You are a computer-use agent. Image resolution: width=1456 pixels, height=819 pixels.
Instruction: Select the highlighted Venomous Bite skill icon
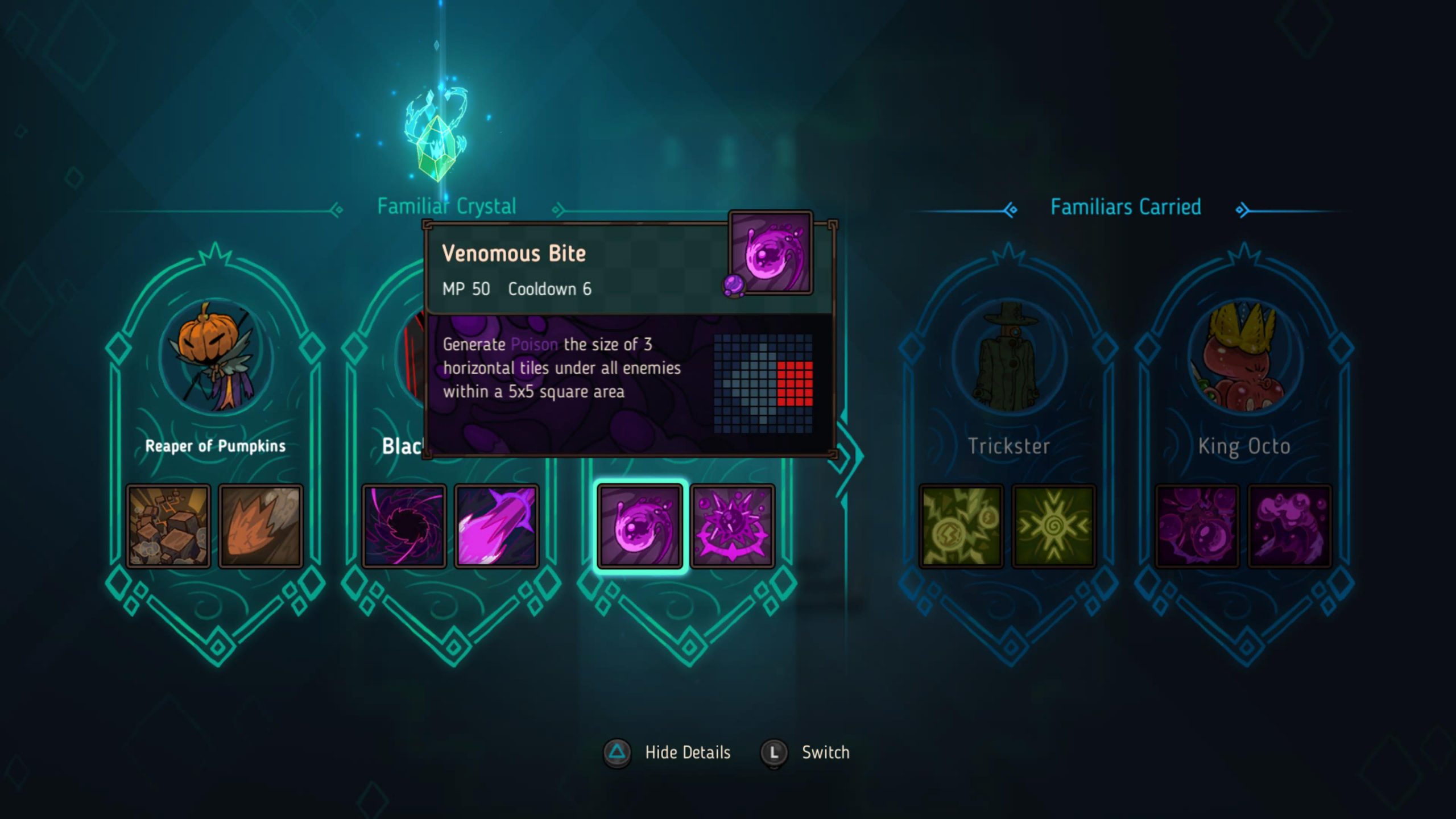pyautogui.click(x=640, y=526)
